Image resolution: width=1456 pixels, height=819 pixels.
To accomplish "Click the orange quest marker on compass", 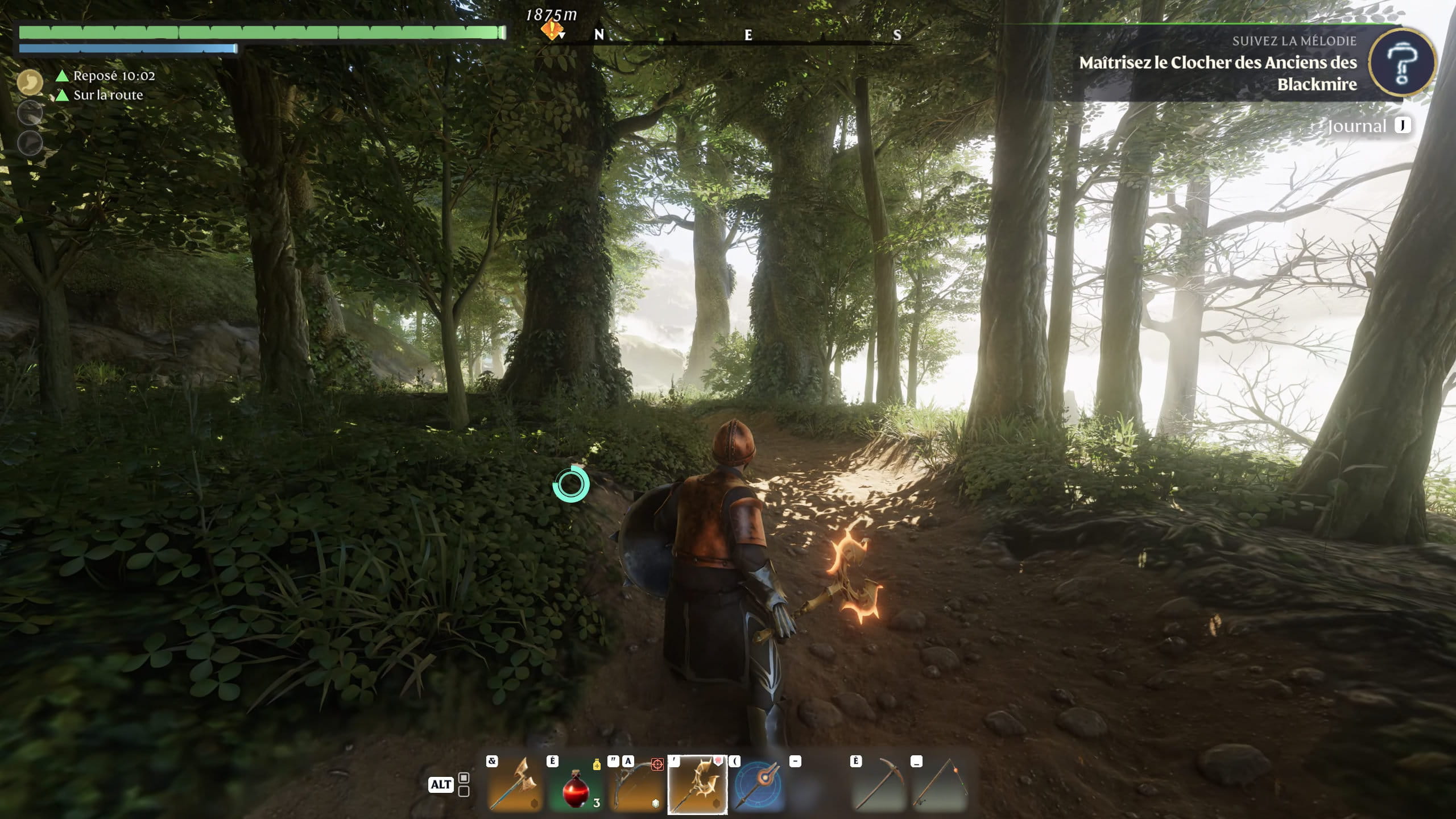I will [x=551, y=30].
